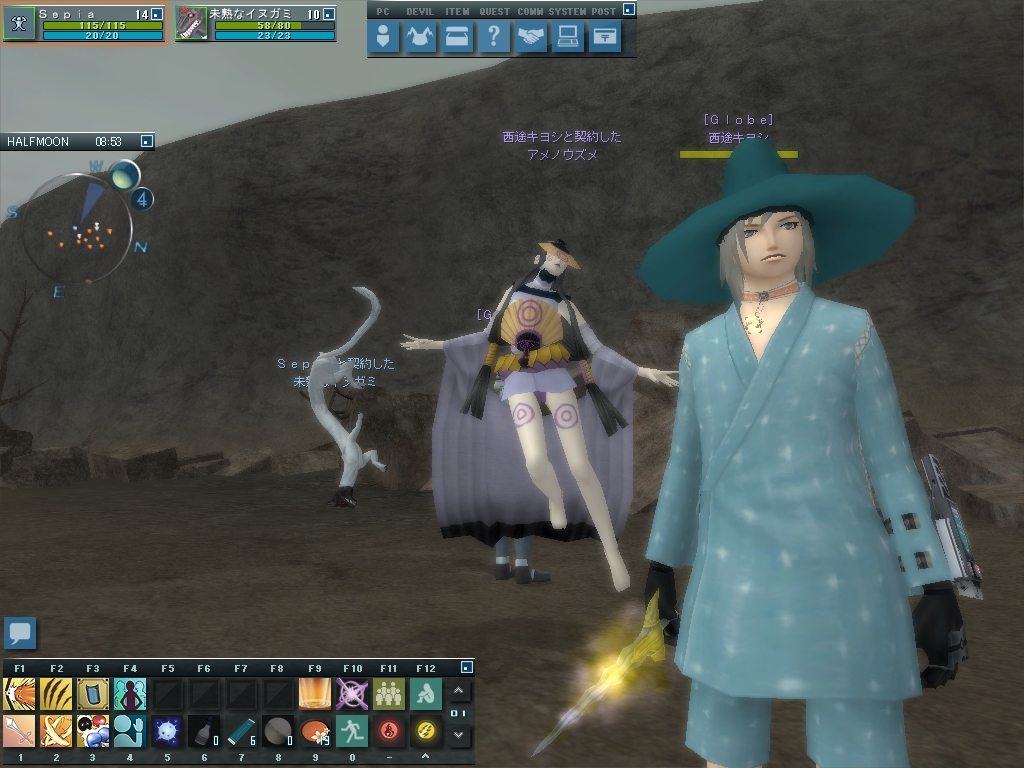Image resolution: width=1024 pixels, height=768 pixels.
Task: Select the Inugami demon portrait
Action: (x=191, y=24)
